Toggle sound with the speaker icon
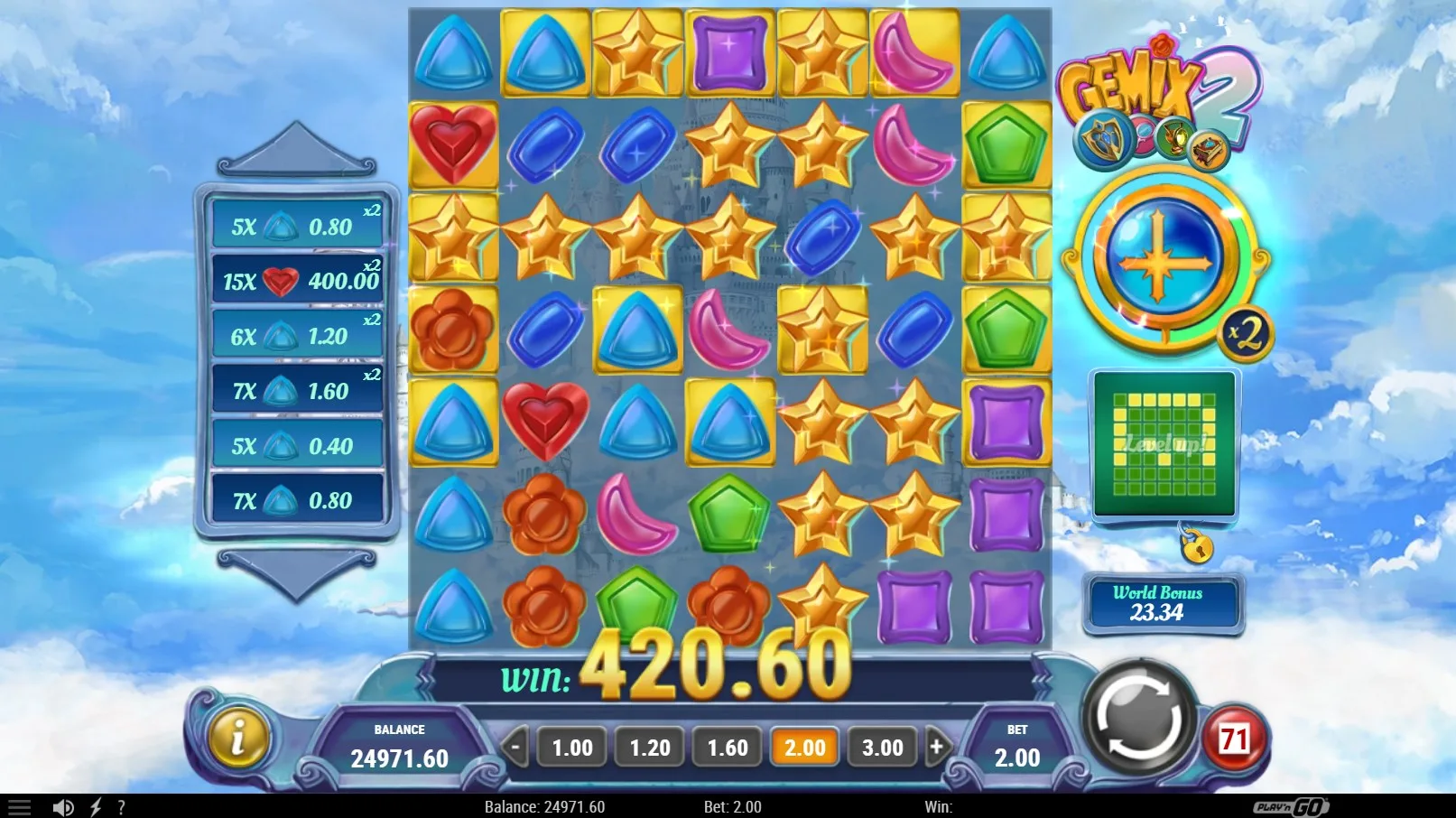This screenshot has height=818, width=1456. [x=63, y=807]
